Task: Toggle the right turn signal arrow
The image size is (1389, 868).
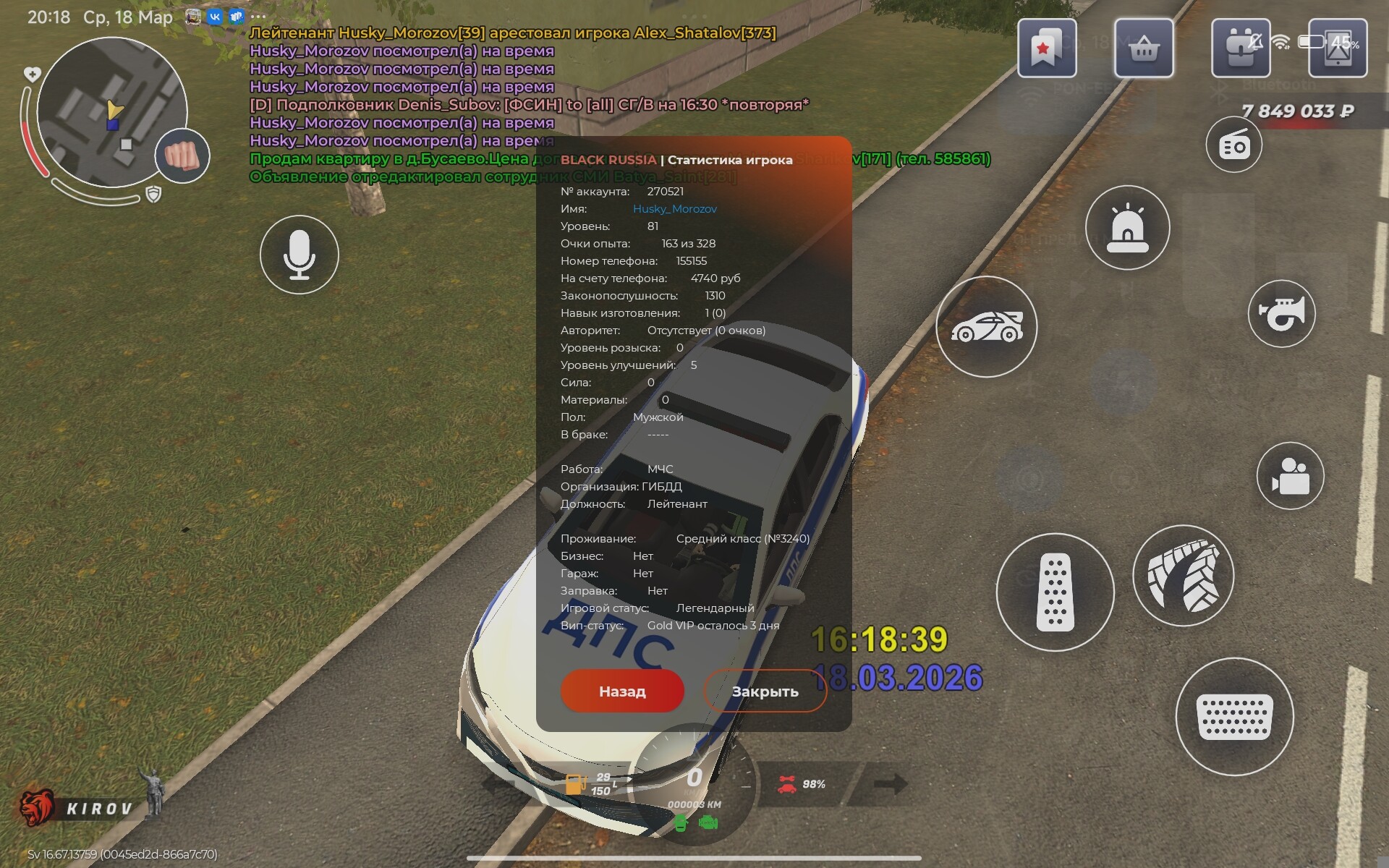Action: [889, 783]
